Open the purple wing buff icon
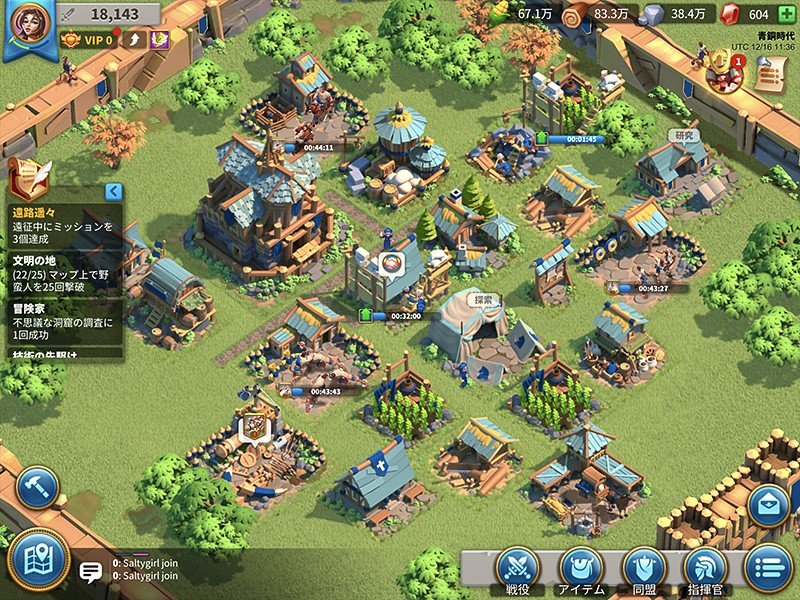800x600 pixels. pyautogui.click(x=157, y=40)
